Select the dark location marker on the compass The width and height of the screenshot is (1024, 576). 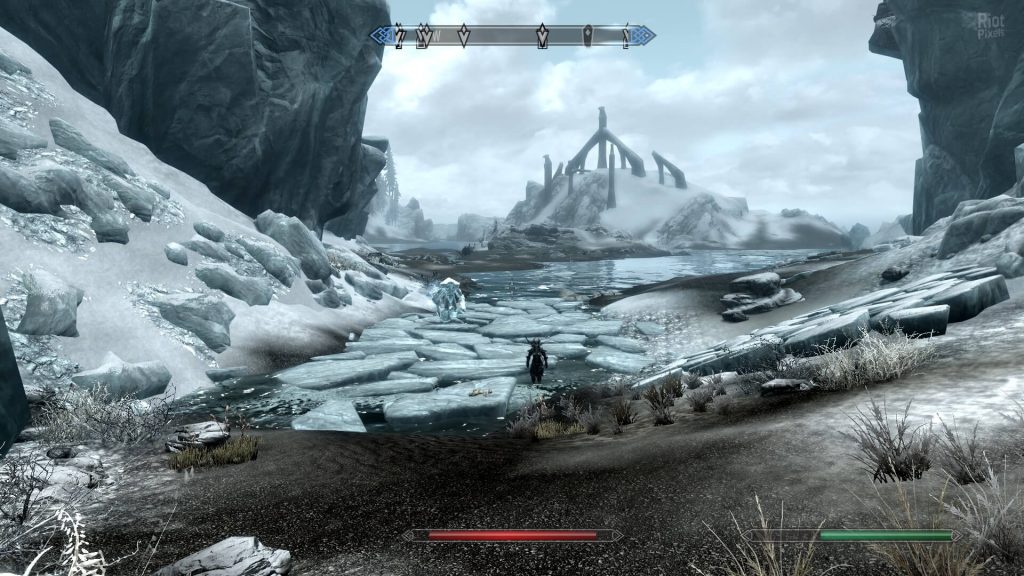click(x=588, y=36)
